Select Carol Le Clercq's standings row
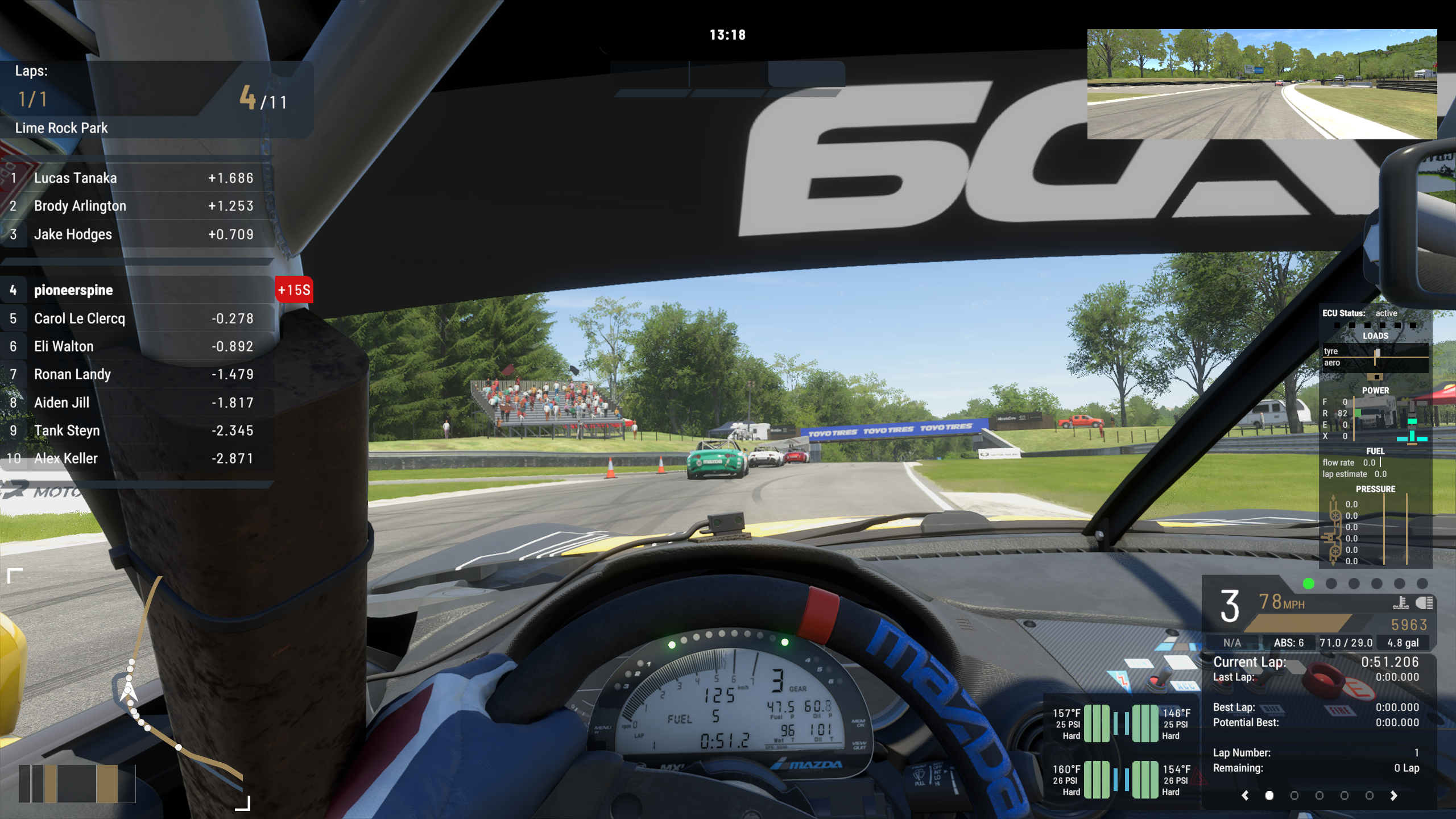Image resolution: width=1456 pixels, height=819 pixels. tap(136, 318)
